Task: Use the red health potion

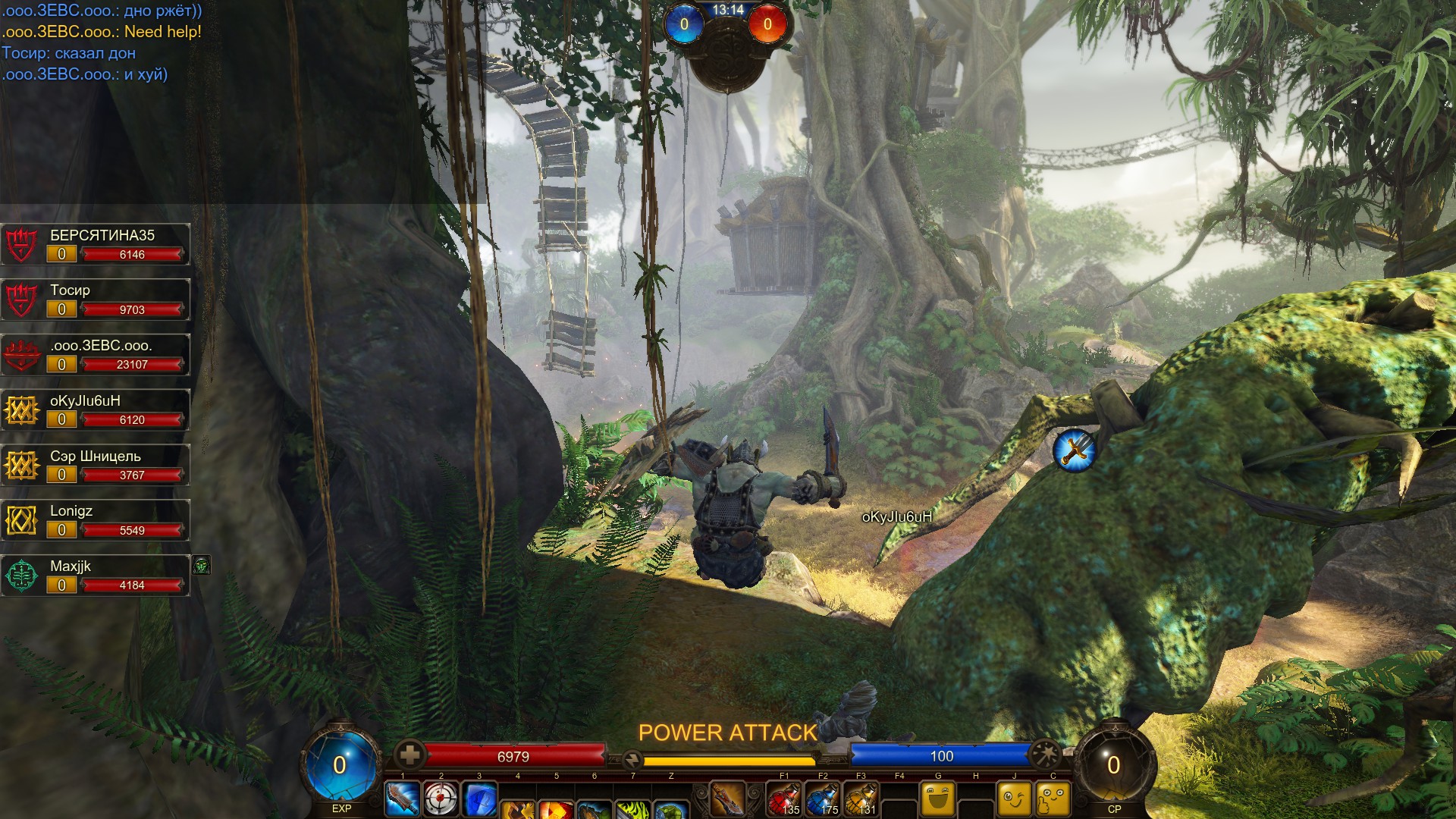Action: tap(784, 800)
